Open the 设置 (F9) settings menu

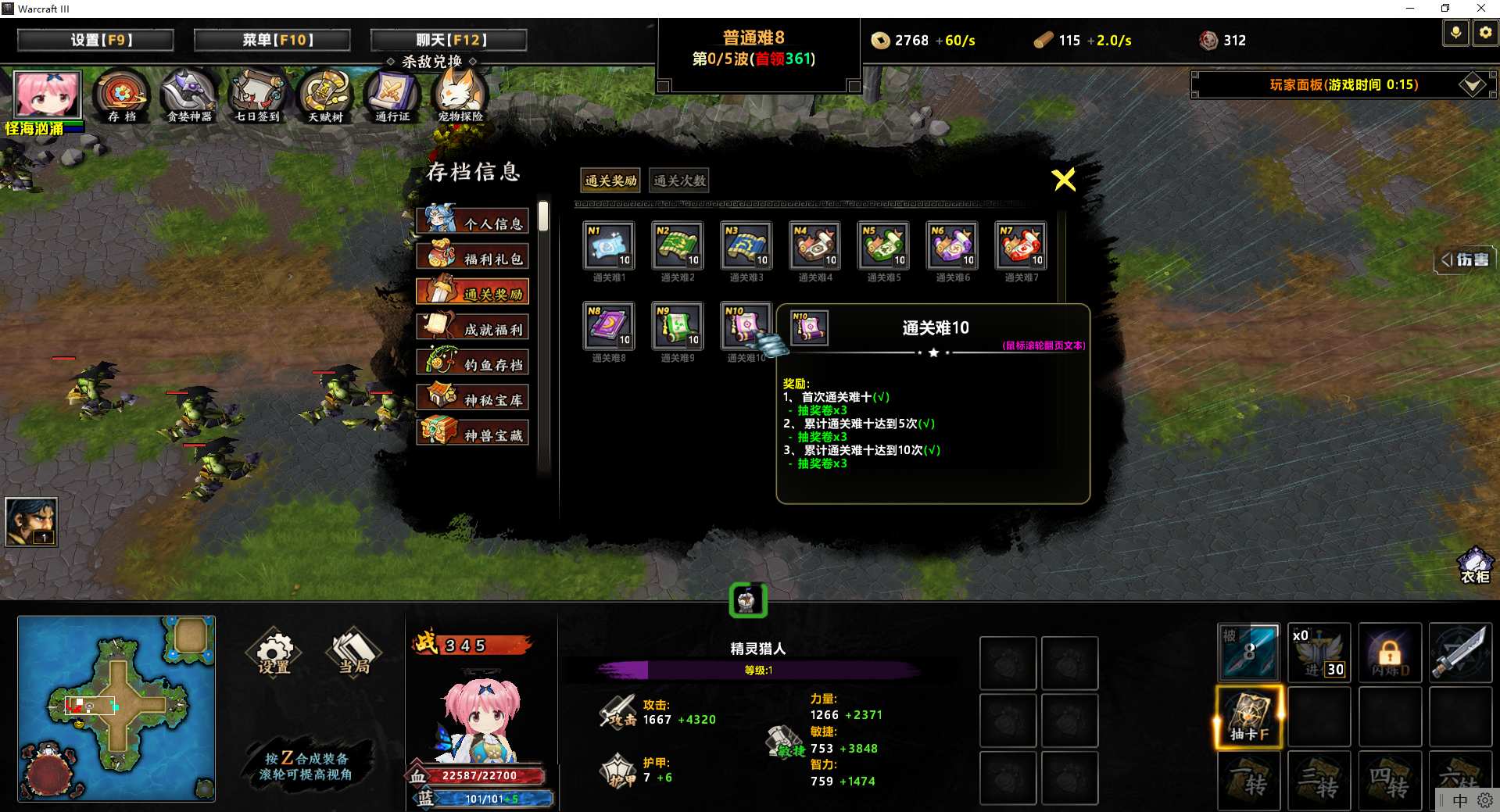95,40
